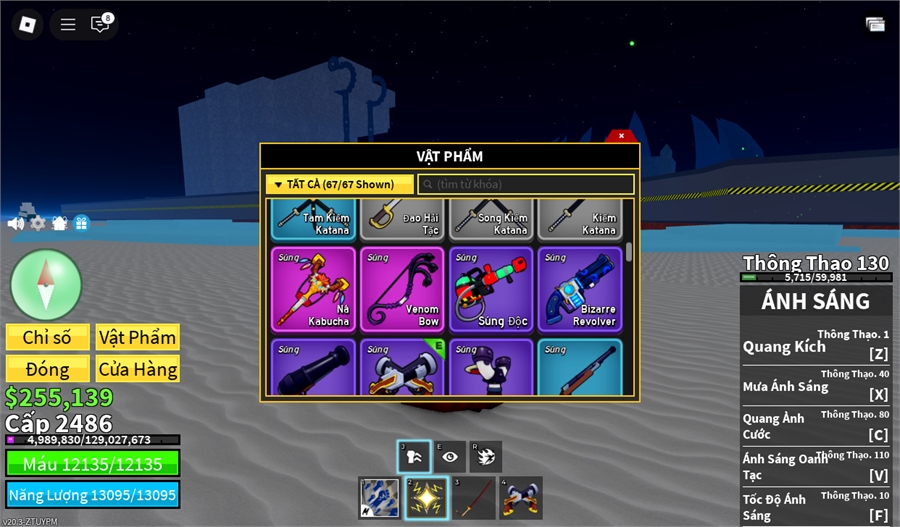This screenshot has width=900, height=527.
Task: Open the Cửa Hàng shop
Action: click(138, 369)
